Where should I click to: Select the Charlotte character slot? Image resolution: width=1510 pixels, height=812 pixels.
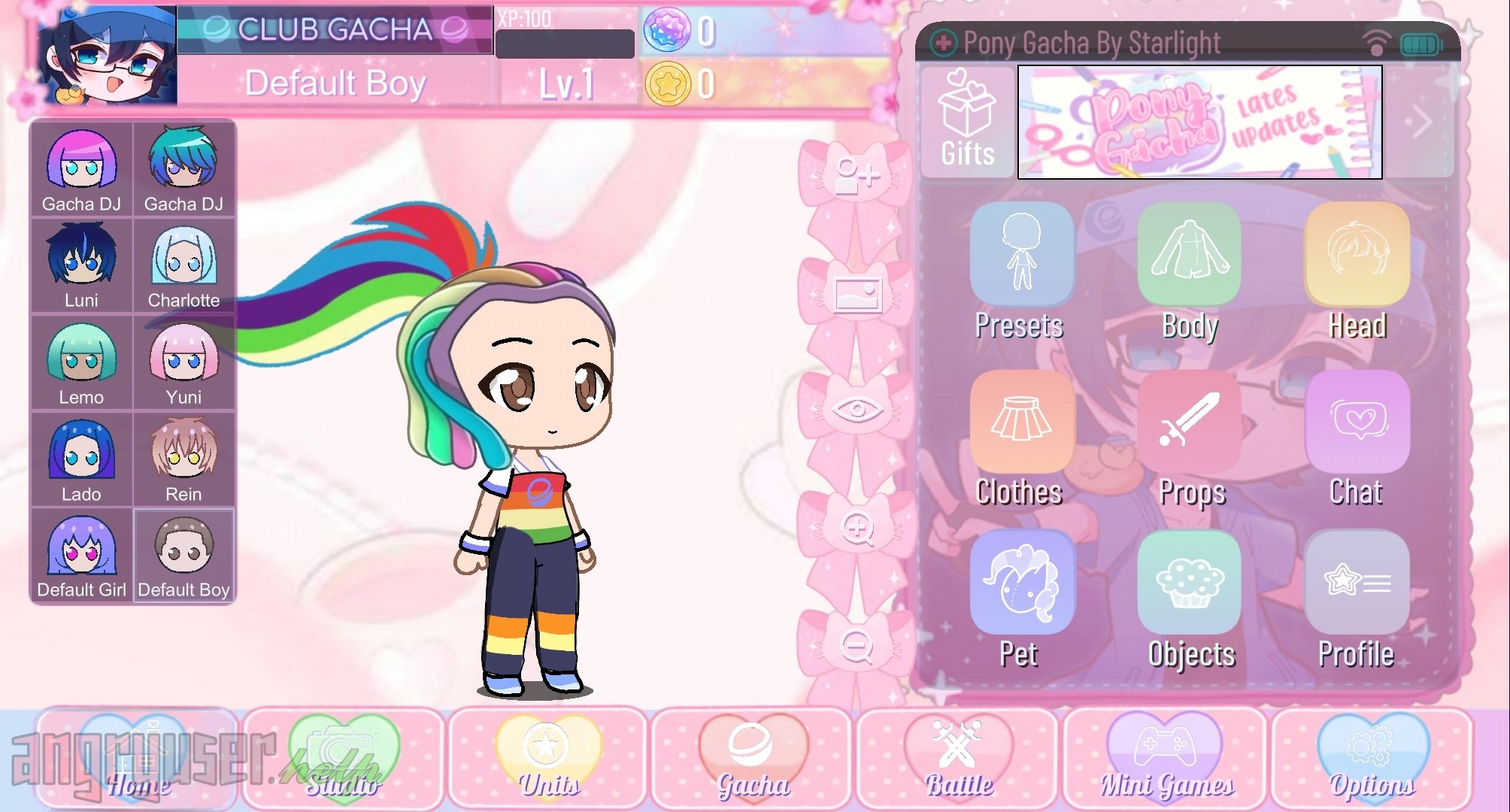click(183, 266)
